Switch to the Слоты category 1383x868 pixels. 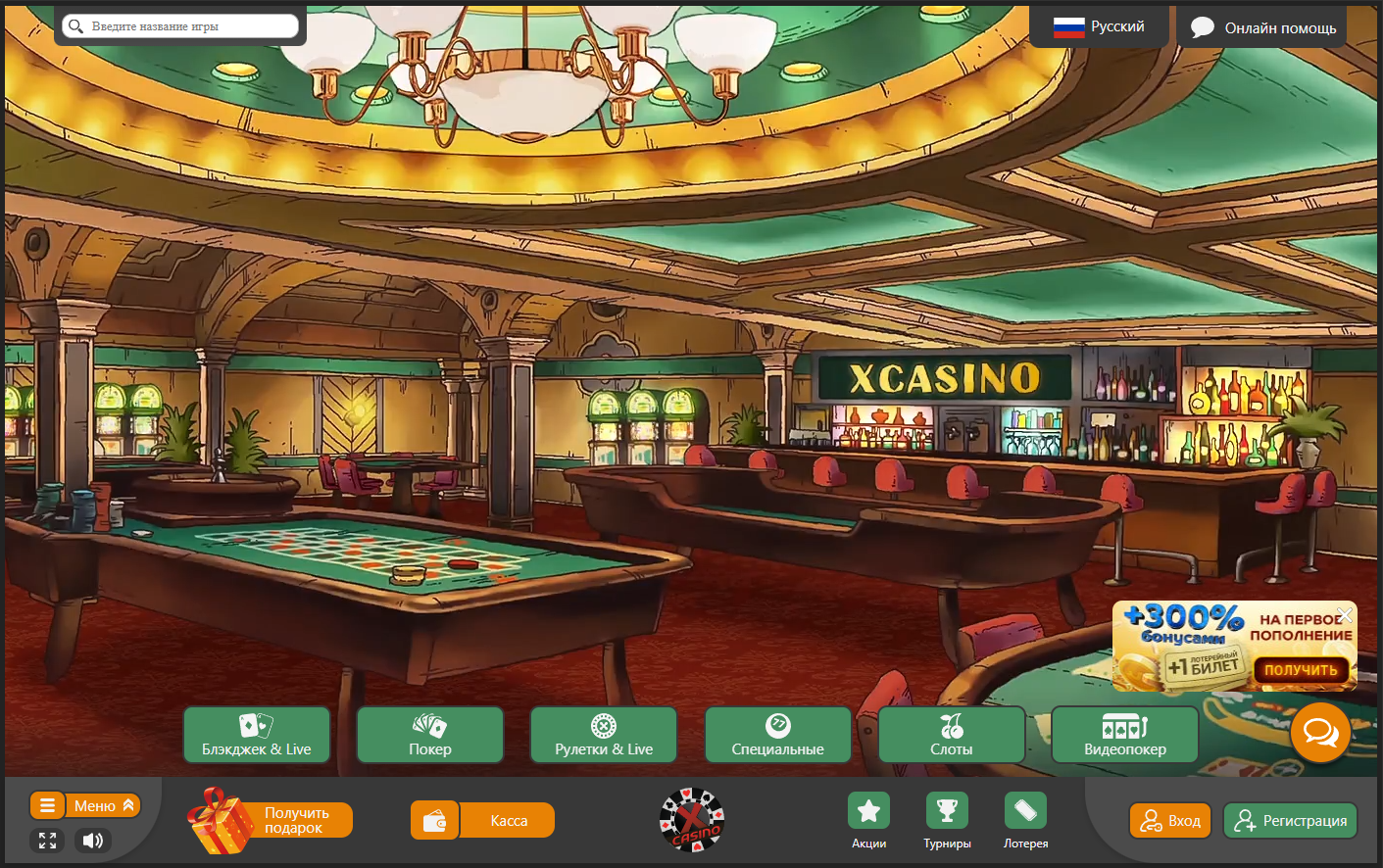[x=952, y=735]
